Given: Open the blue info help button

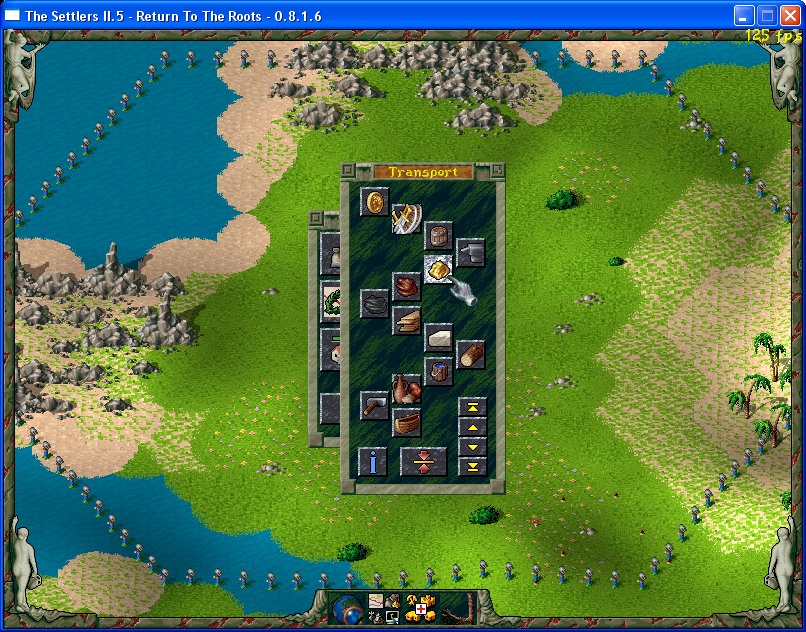Looking at the screenshot, I should (373, 461).
